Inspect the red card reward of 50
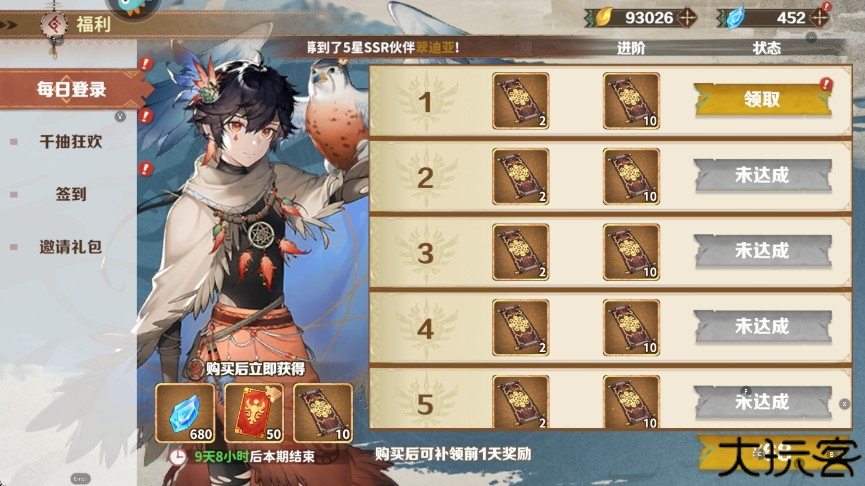The height and width of the screenshot is (486, 865). [x=254, y=412]
